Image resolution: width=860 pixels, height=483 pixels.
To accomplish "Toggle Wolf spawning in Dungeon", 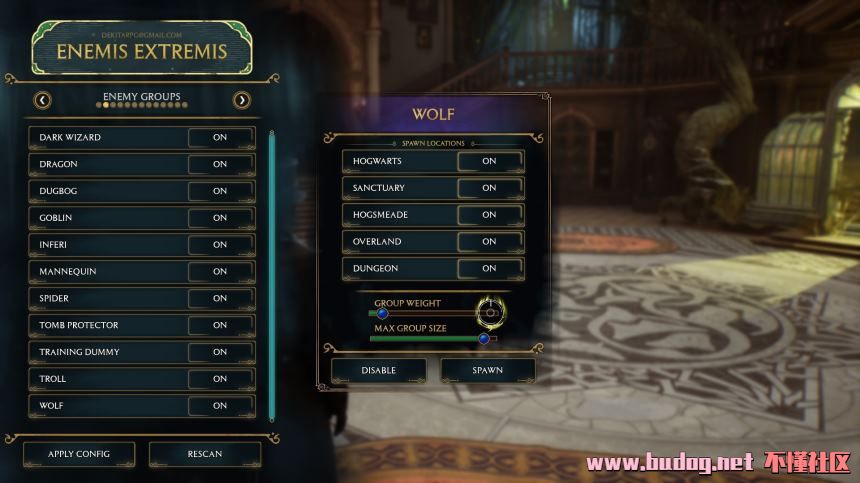I will (489, 268).
